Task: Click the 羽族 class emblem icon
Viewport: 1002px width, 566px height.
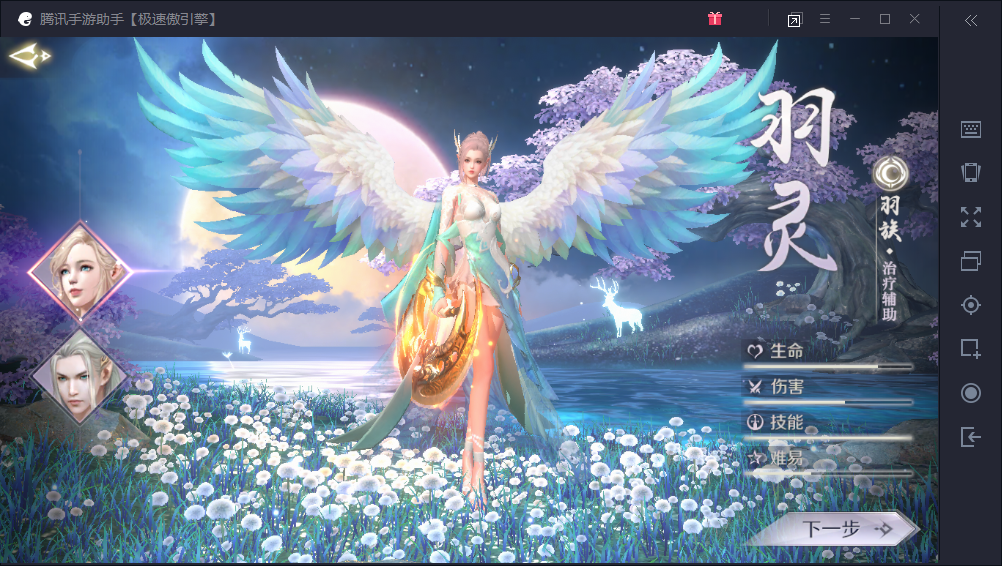Action: click(x=888, y=173)
